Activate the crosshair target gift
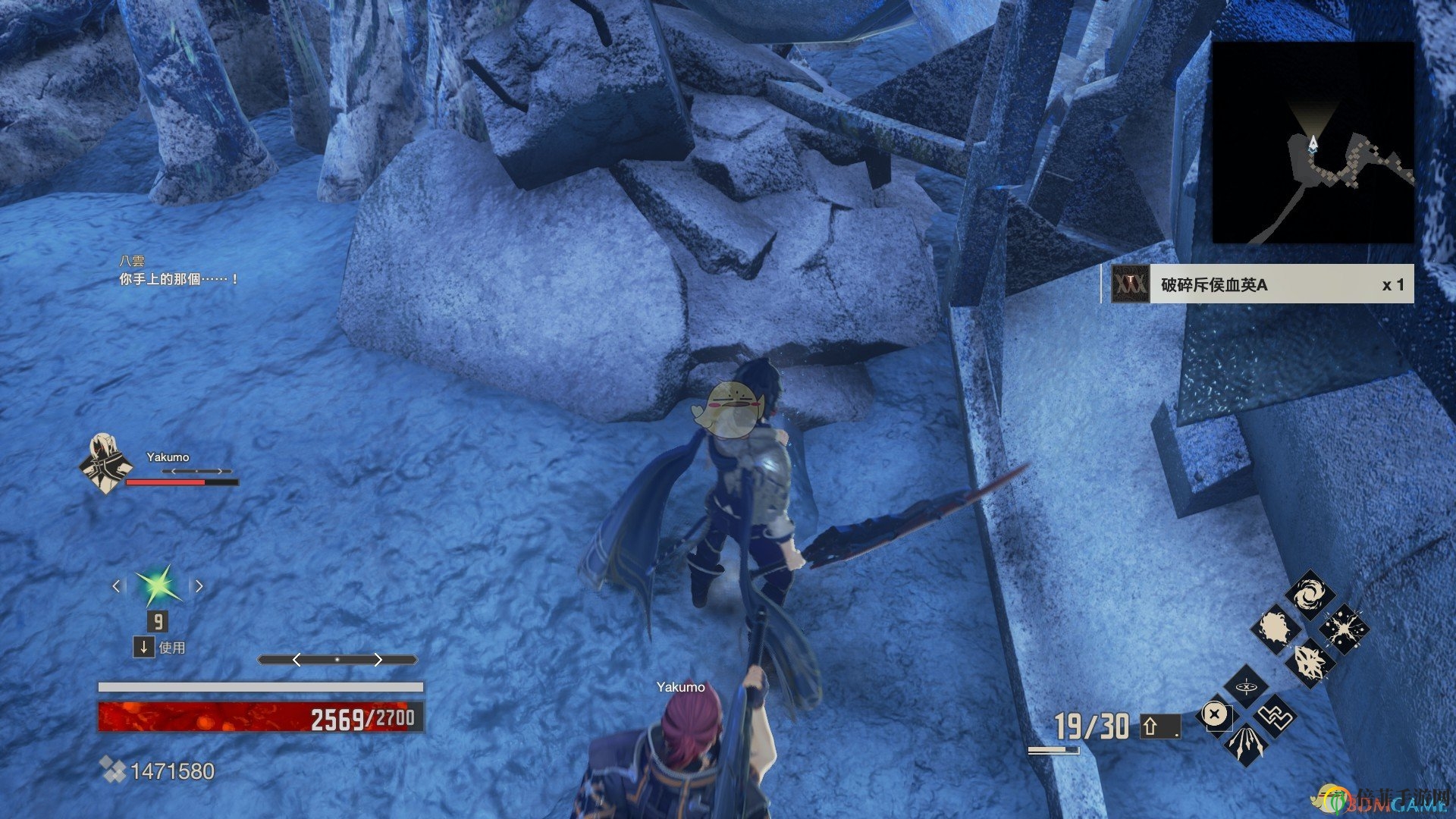Viewport: 1456px width, 819px height. pyautogui.click(x=1246, y=688)
